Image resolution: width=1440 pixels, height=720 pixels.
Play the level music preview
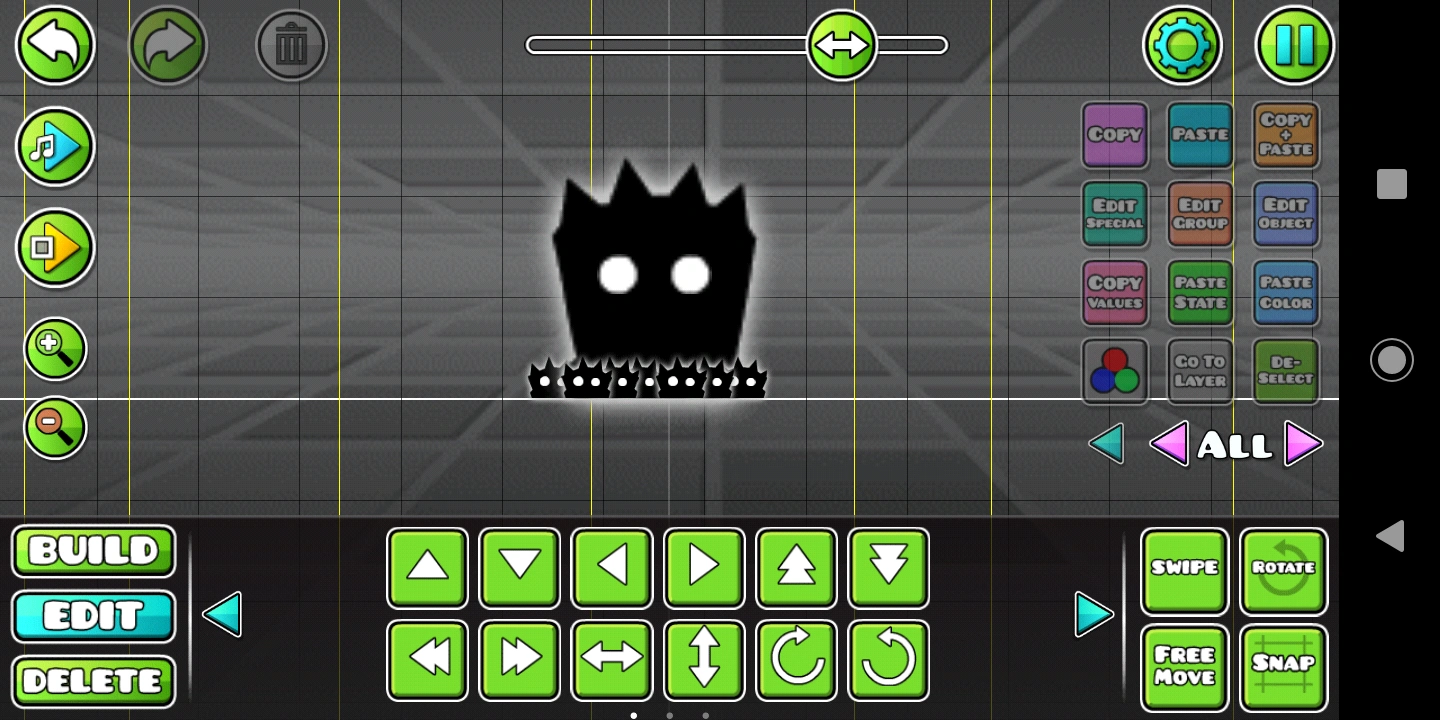55,147
